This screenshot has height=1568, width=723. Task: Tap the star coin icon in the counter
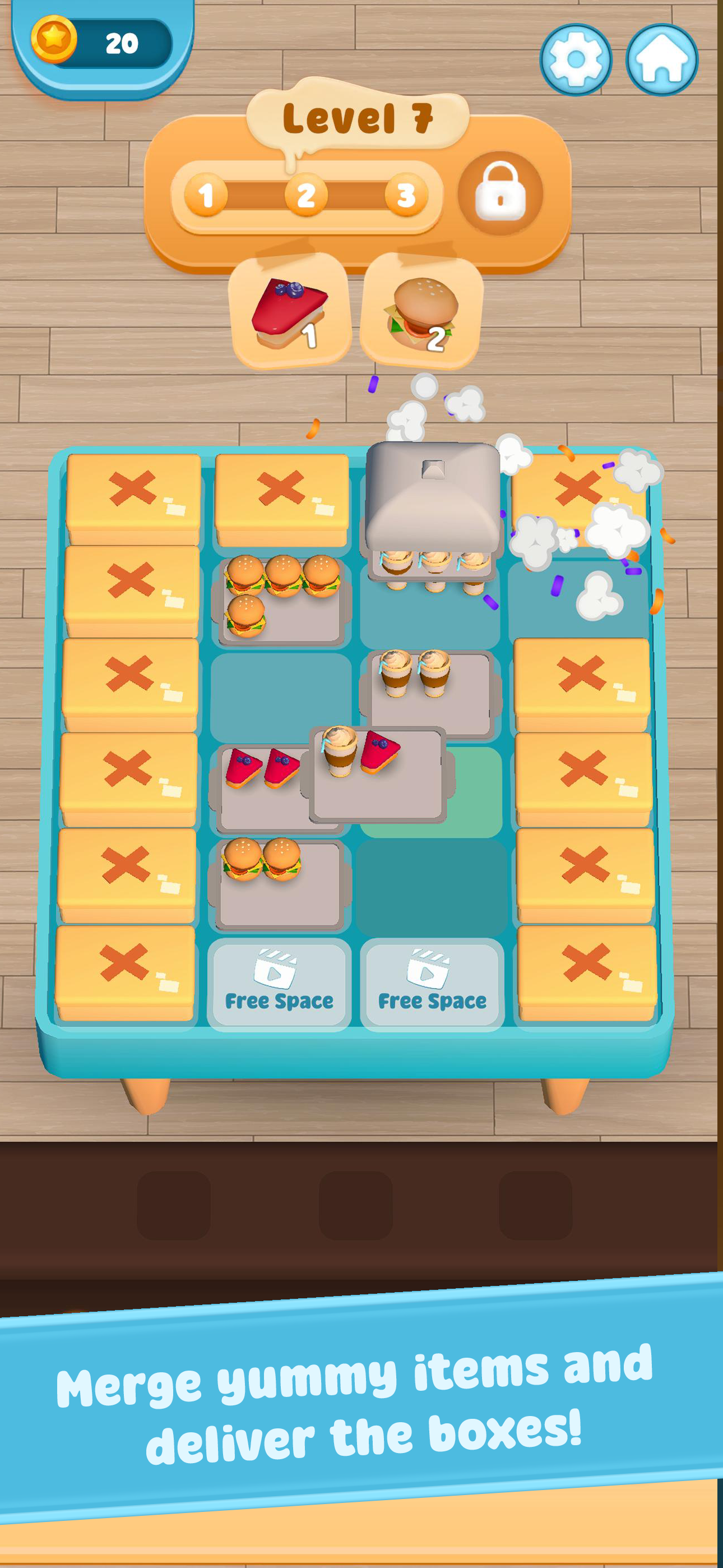point(55,39)
